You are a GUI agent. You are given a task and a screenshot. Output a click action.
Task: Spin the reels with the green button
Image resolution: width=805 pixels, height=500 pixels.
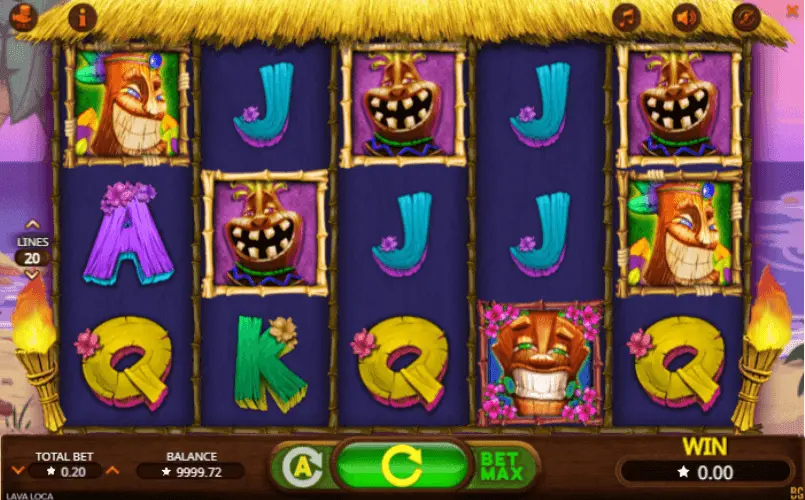coord(403,466)
